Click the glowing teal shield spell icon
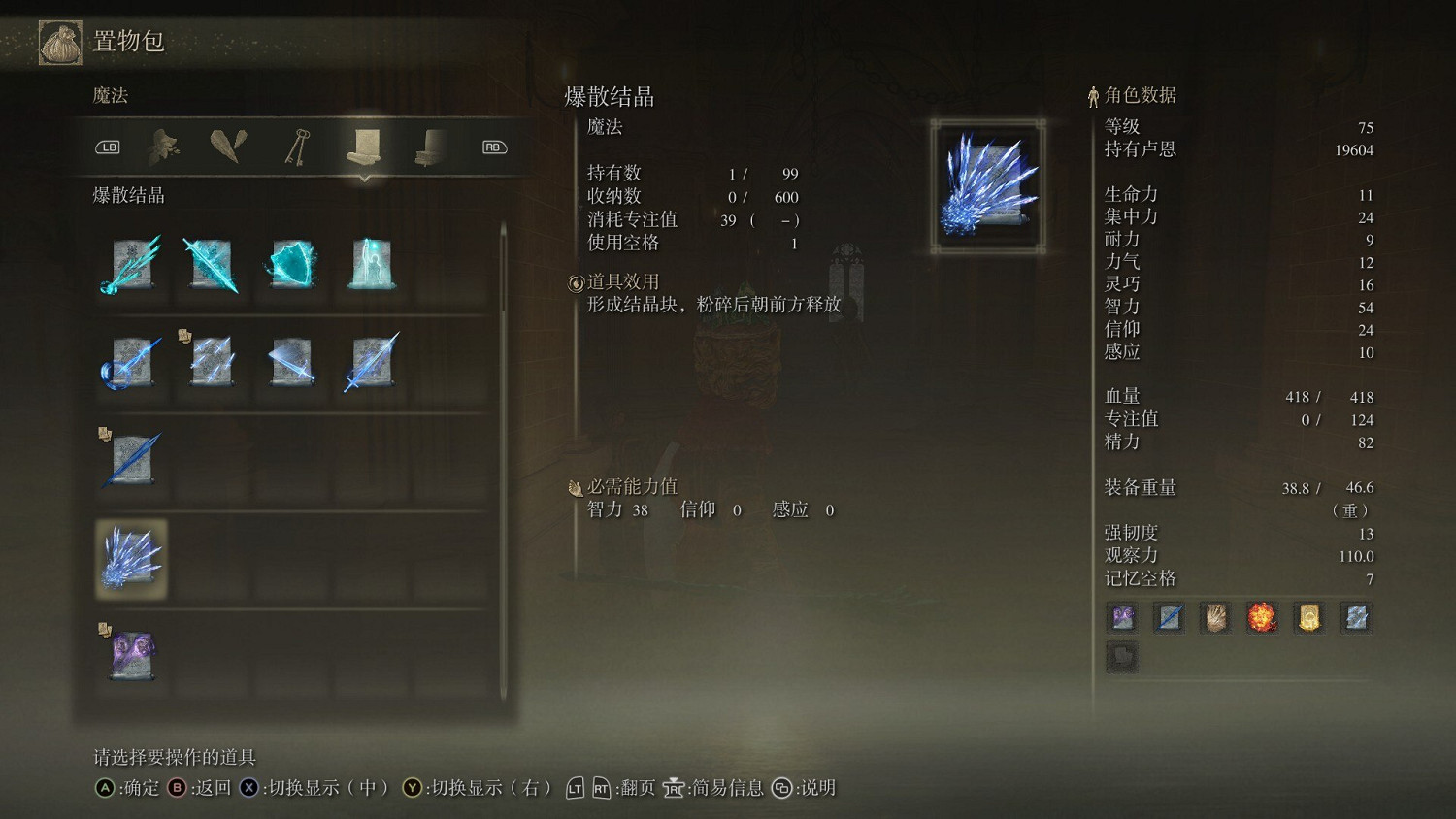The width and height of the screenshot is (1456, 819). (x=292, y=267)
